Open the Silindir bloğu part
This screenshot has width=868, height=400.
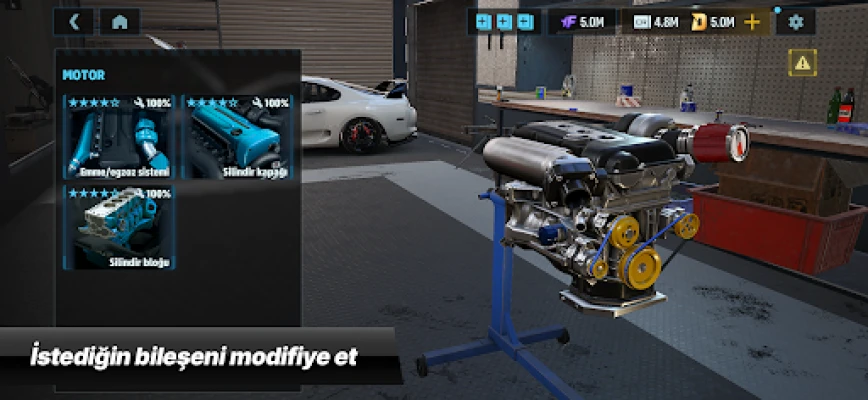click(x=119, y=227)
